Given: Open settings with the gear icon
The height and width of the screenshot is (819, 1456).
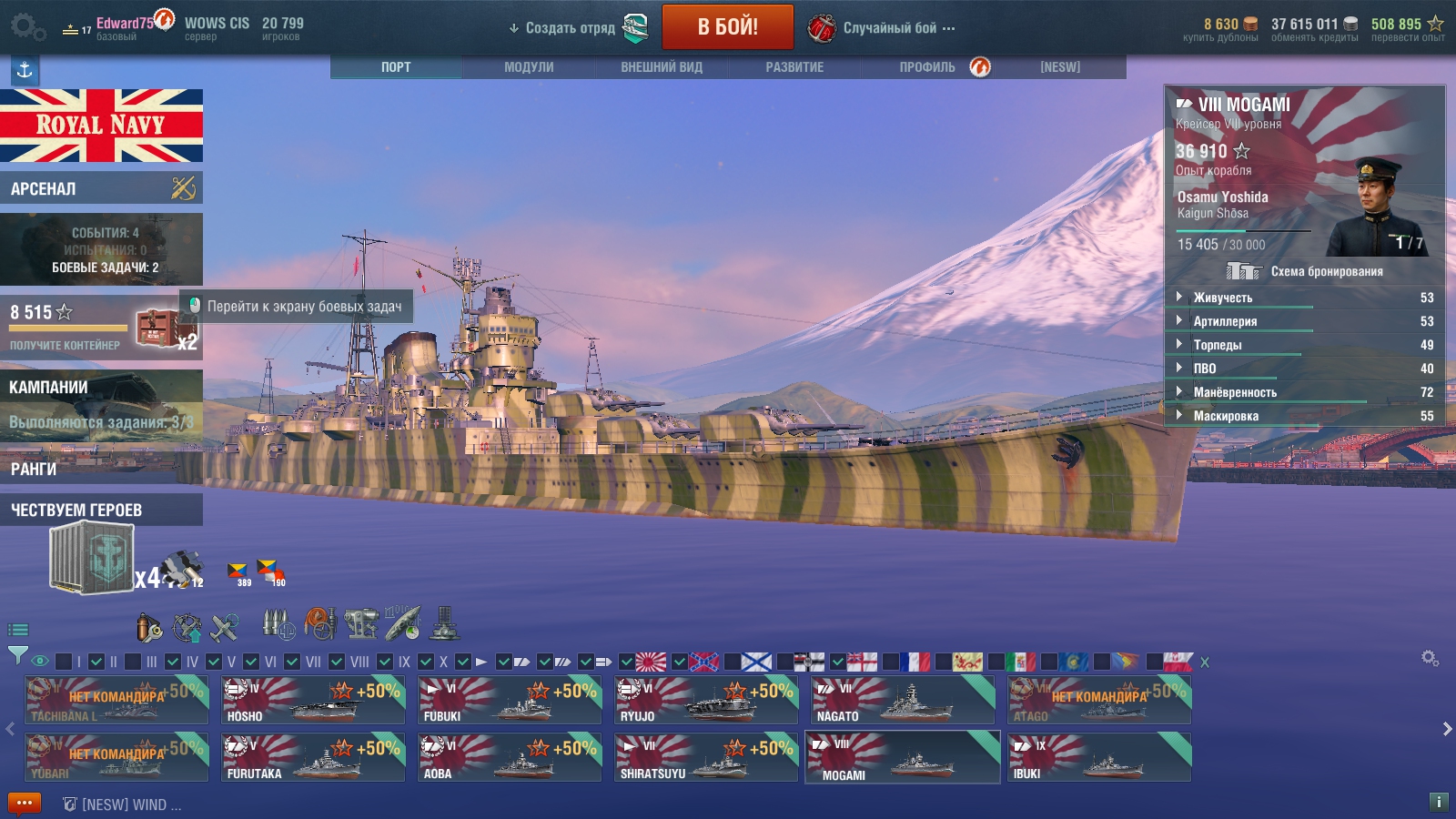Looking at the screenshot, I should coord(27,27).
